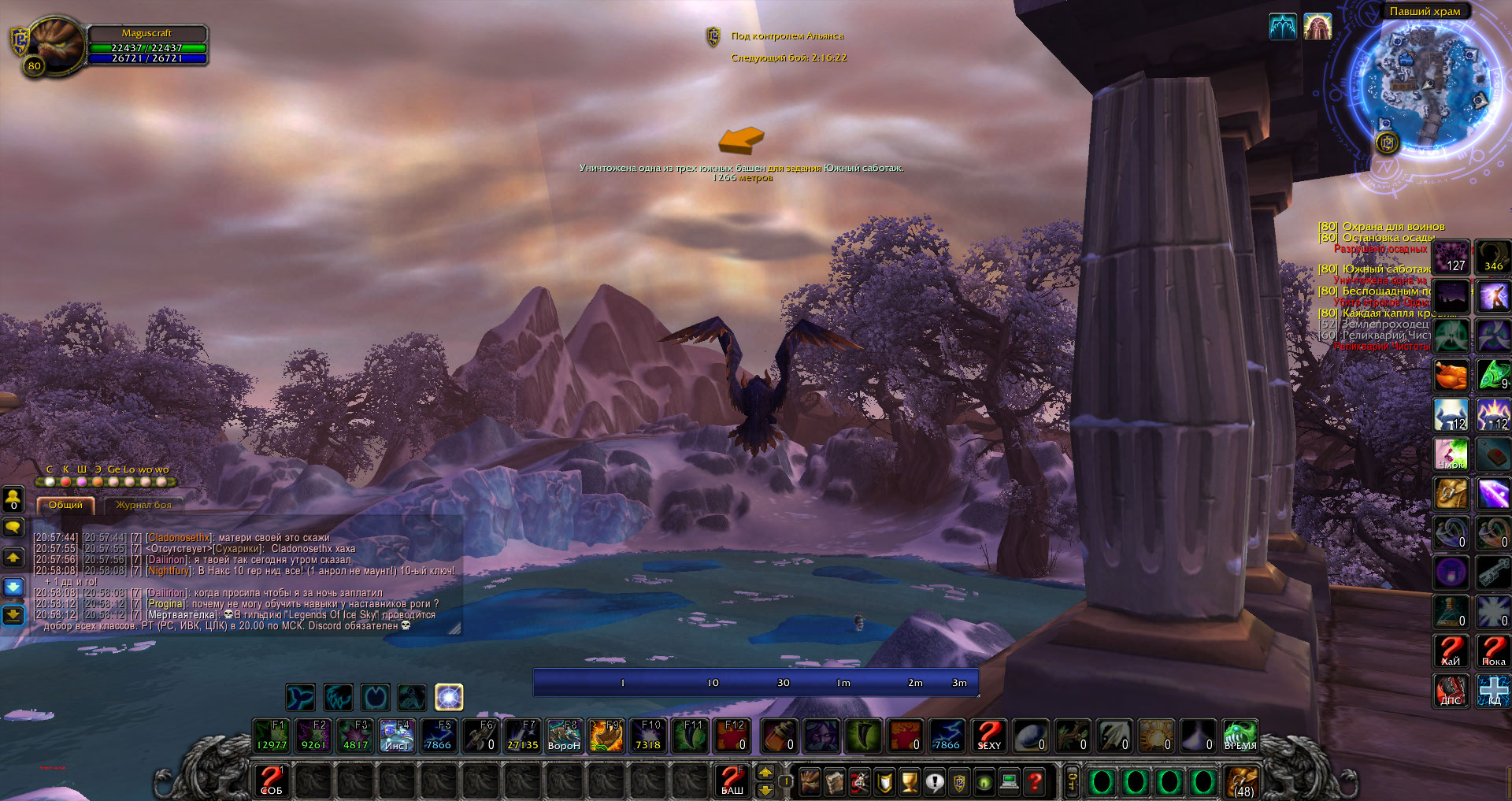1512x801 pixels.
Task: Trigger the Инст action on F4
Action: click(x=397, y=736)
